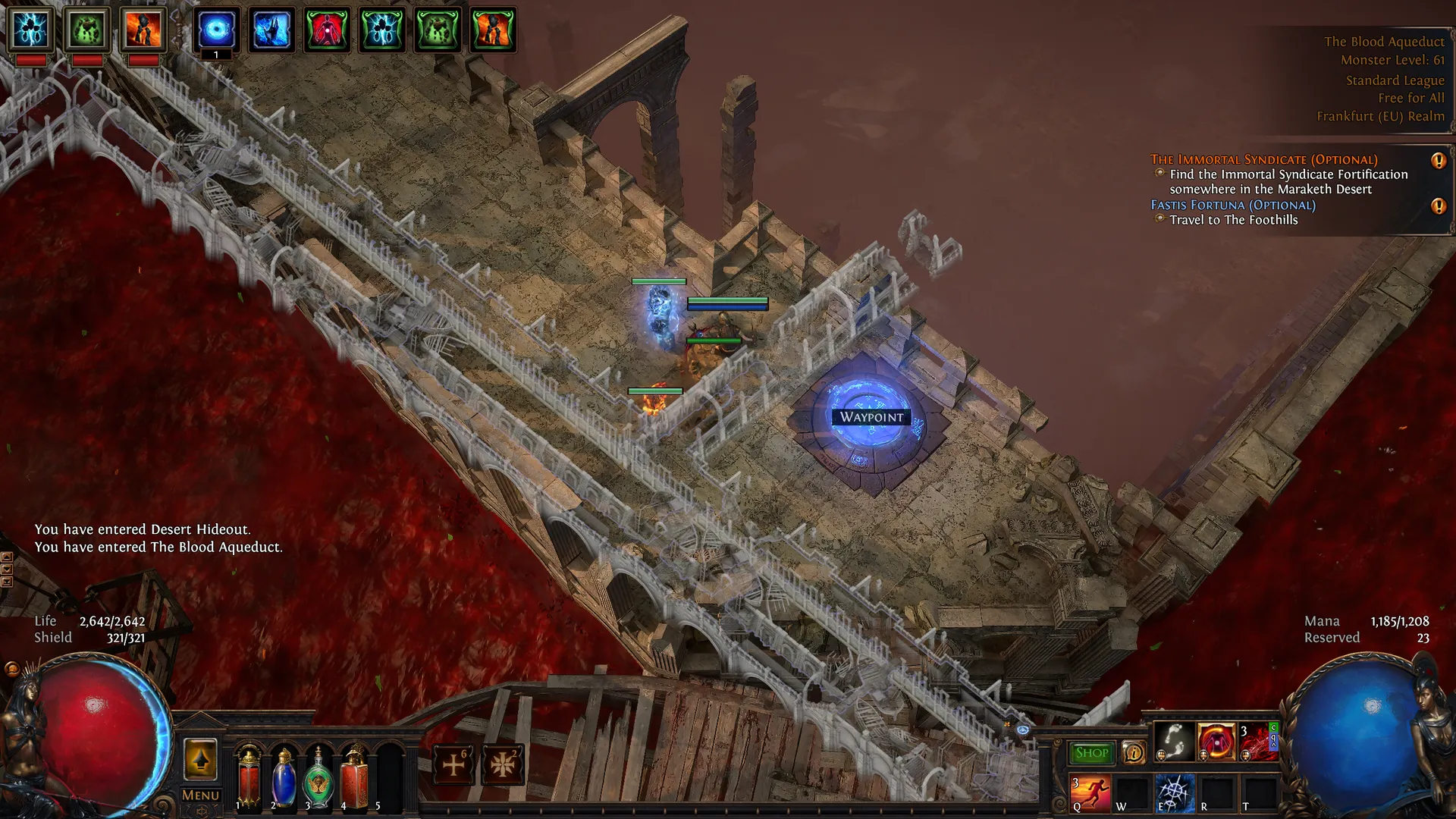This screenshot has width=1456, height=819.
Task: Select the blue lightning hand buff icon
Action: [x=271, y=30]
